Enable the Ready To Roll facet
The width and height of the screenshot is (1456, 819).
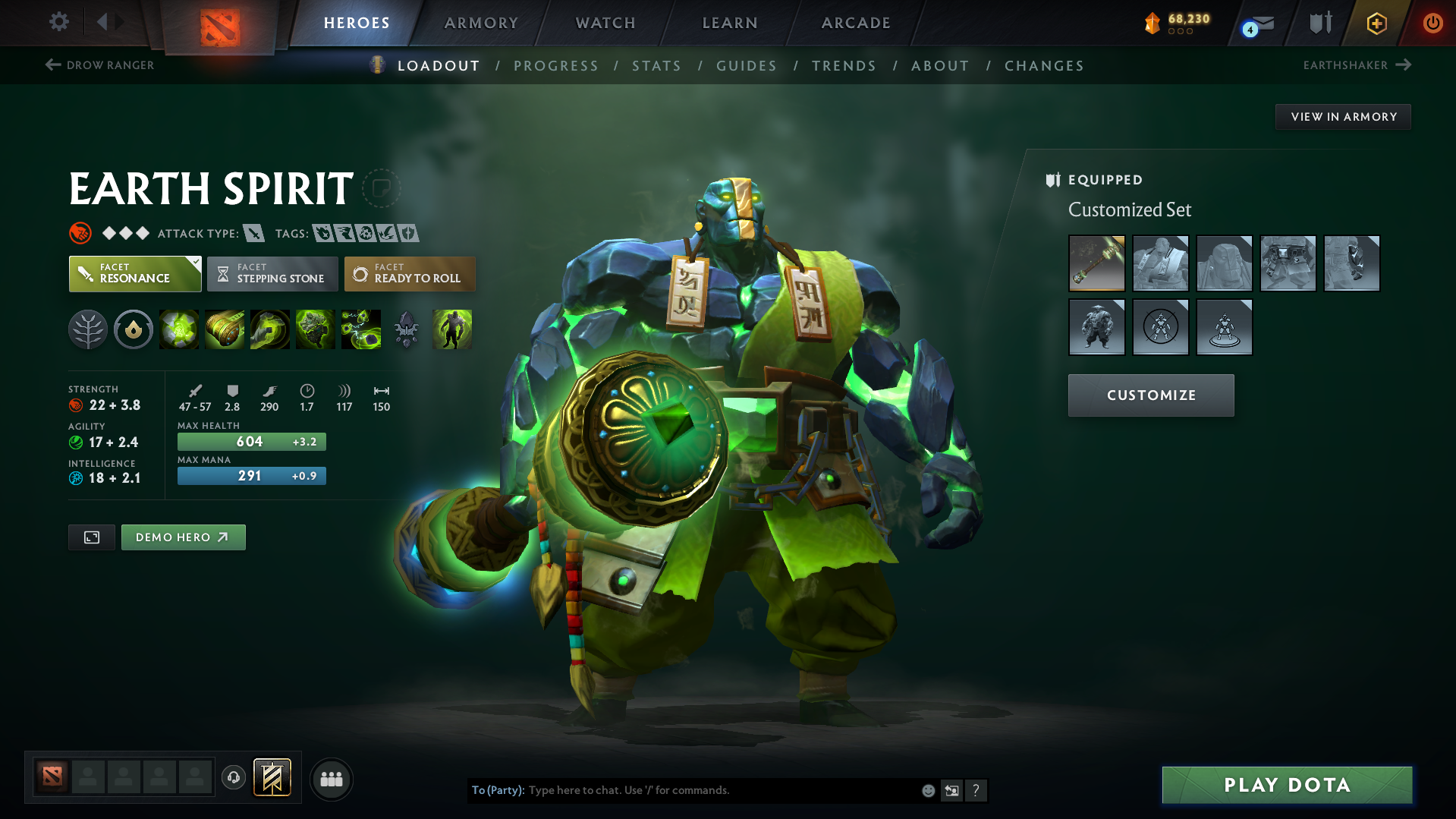[410, 273]
